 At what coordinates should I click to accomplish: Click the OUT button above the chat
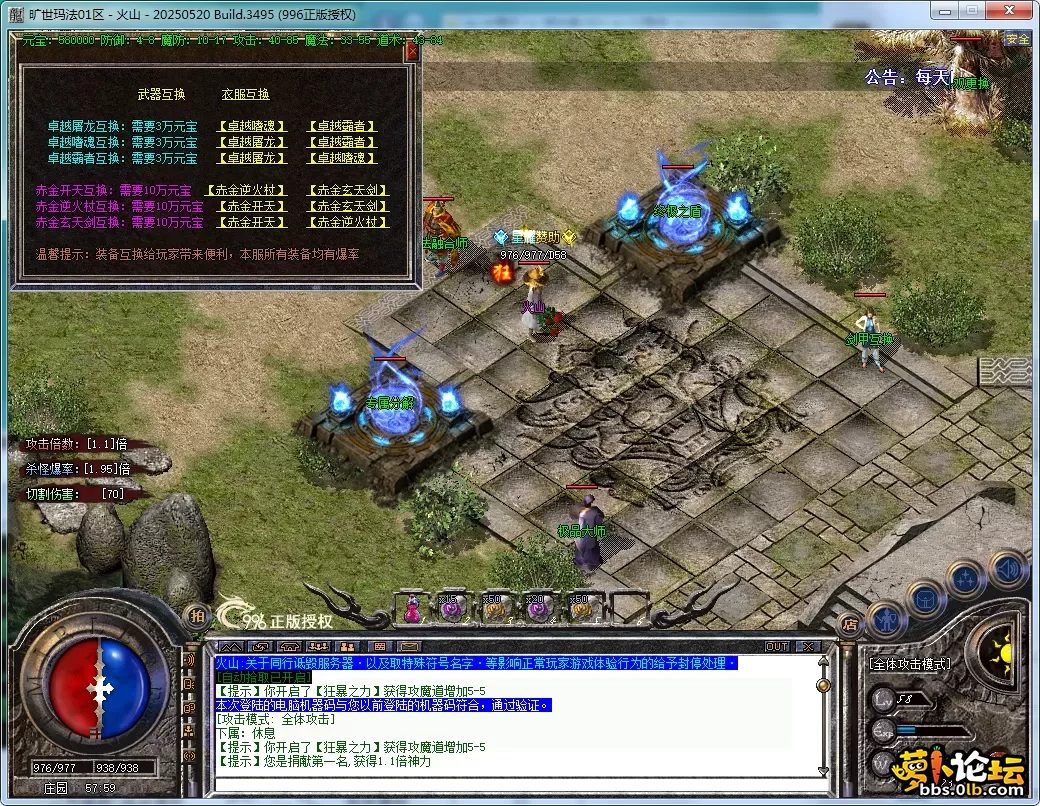pyautogui.click(x=777, y=647)
